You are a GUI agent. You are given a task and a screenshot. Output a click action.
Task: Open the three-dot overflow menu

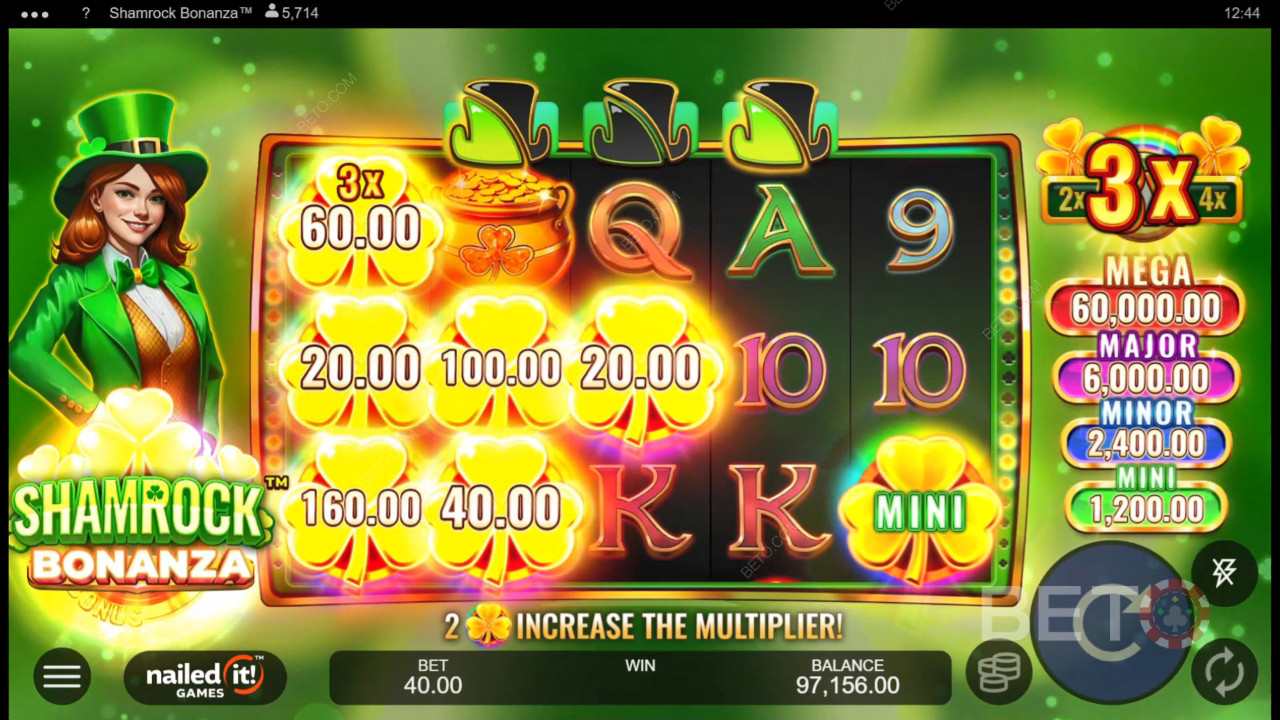35,14
